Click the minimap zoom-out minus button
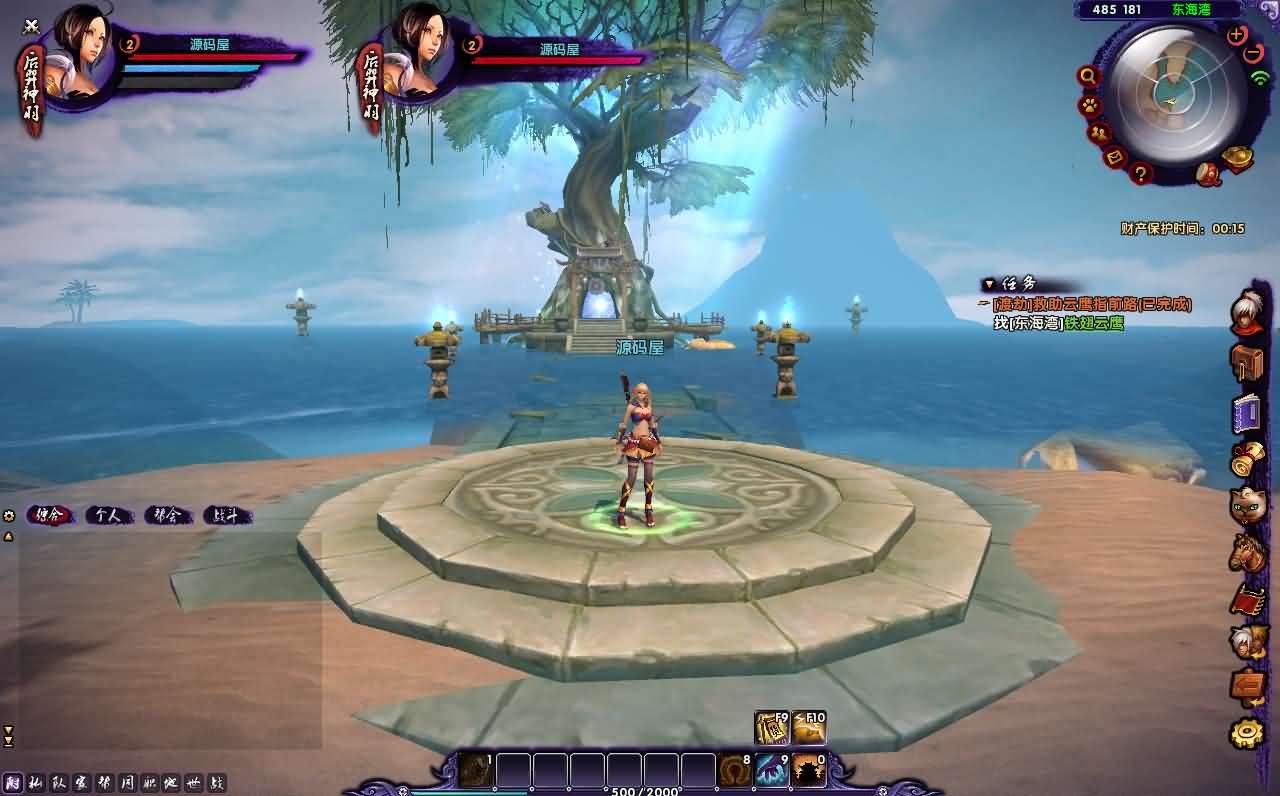 [1254, 53]
